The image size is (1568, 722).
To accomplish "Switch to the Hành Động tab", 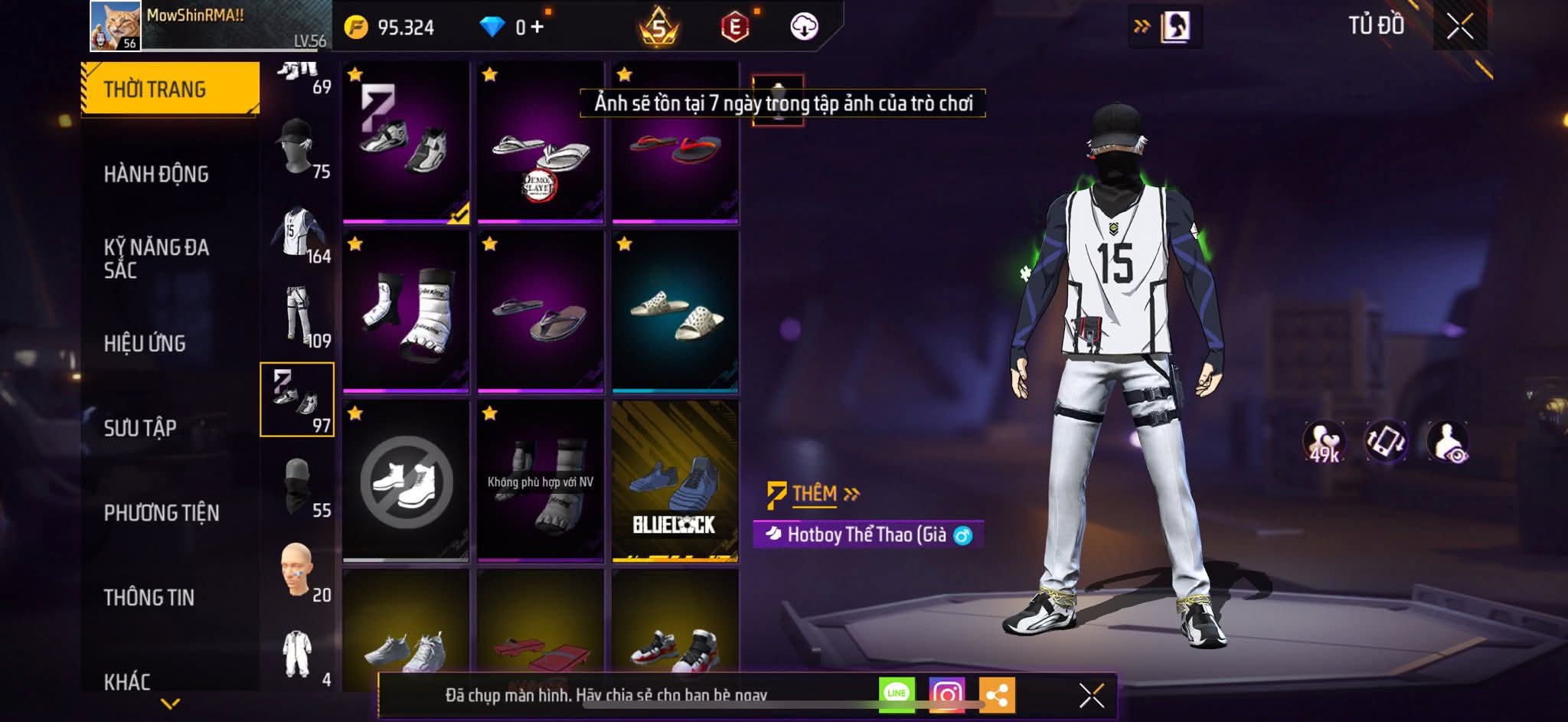I will click(156, 174).
